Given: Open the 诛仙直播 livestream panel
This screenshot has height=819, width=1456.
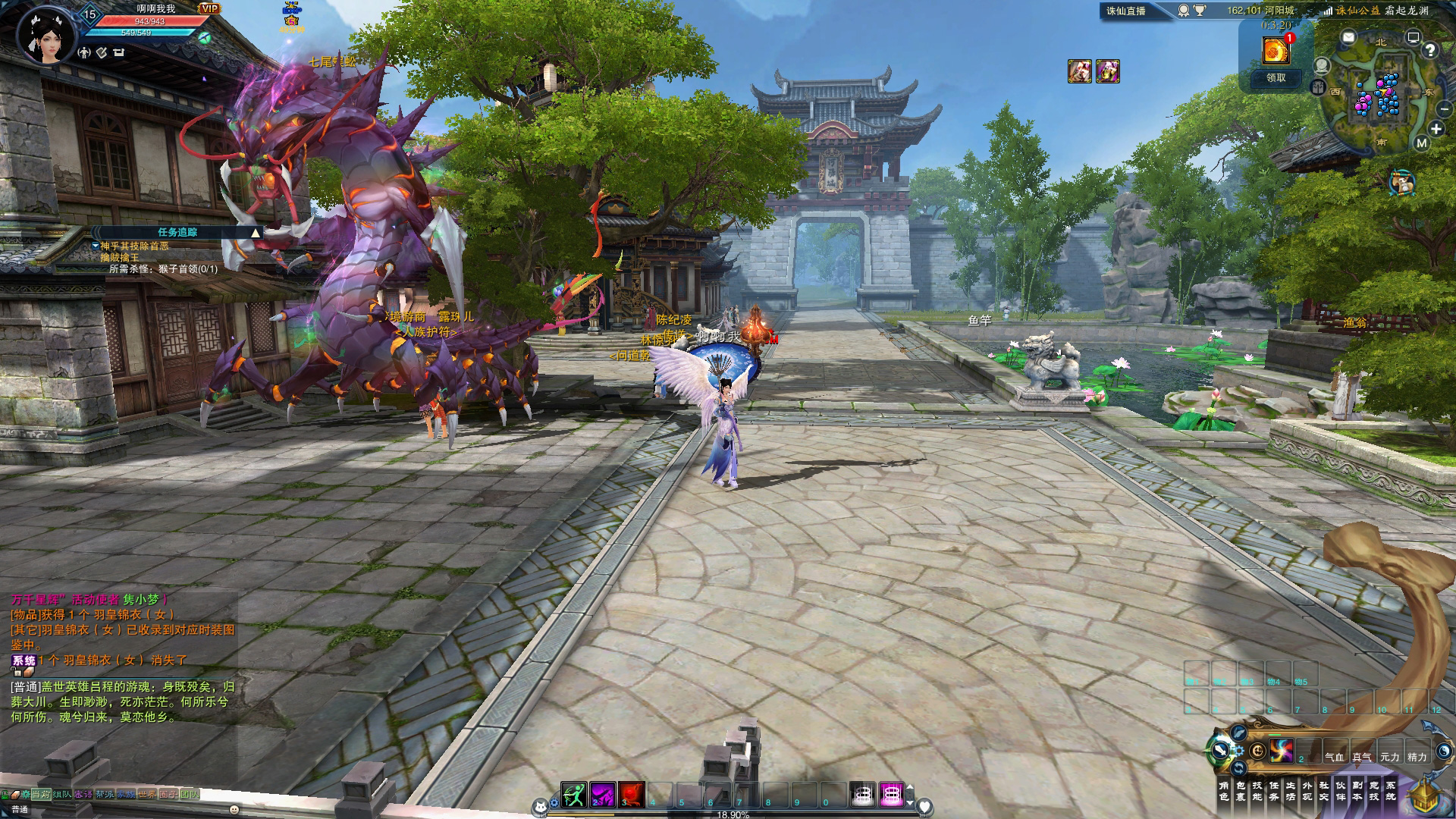Looking at the screenshot, I should click(x=1125, y=11).
